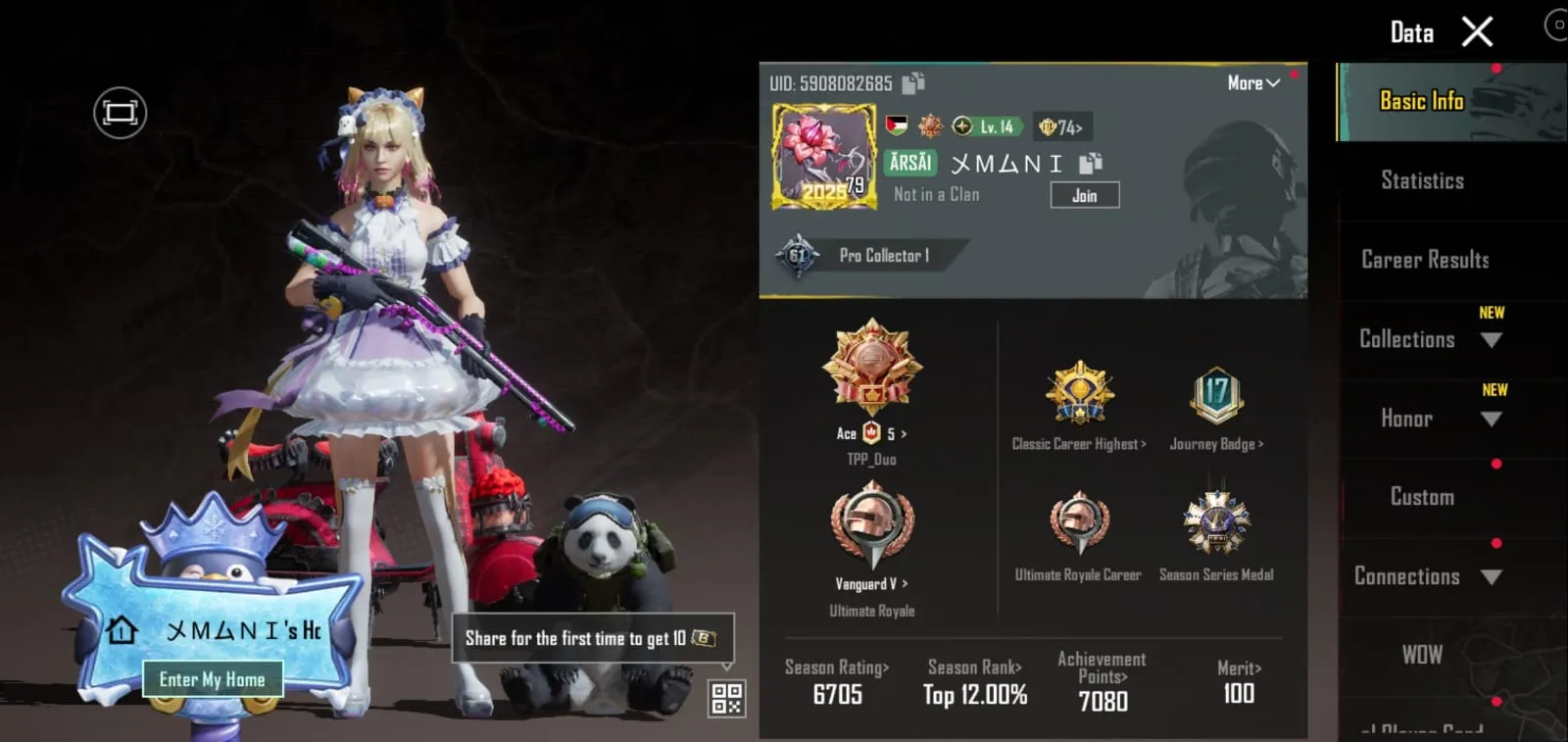Open Season Rank Top 12.00% details
The width and height of the screenshot is (1568, 742).
click(x=973, y=683)
